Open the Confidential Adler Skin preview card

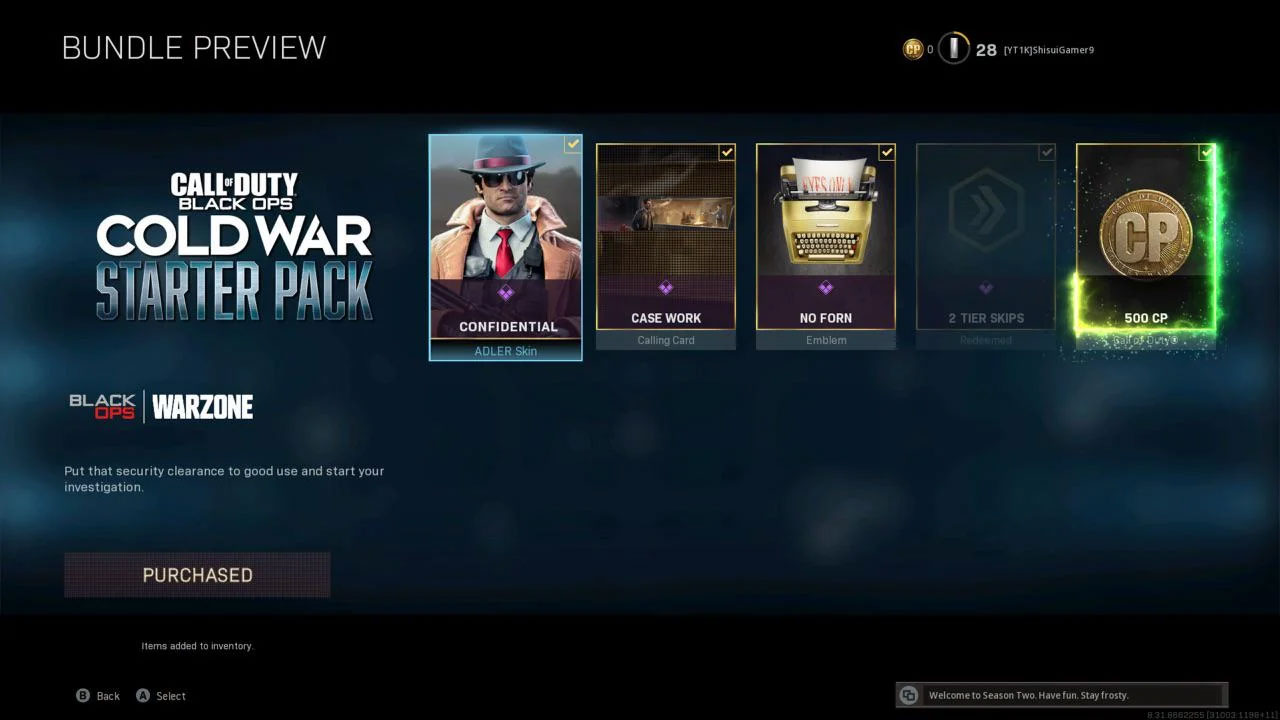tap(505, 245)
